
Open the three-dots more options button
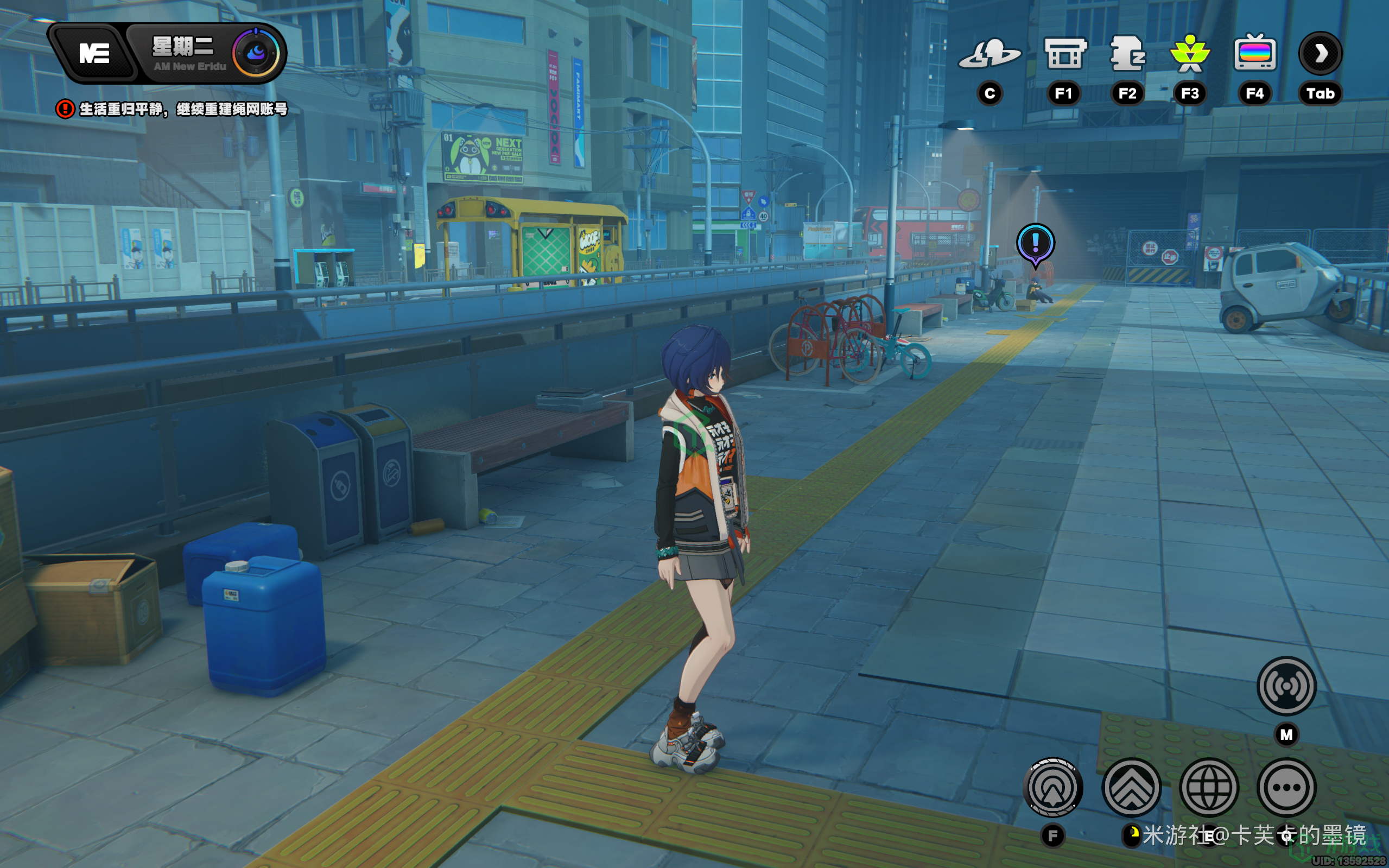[x=1286, y=787]
